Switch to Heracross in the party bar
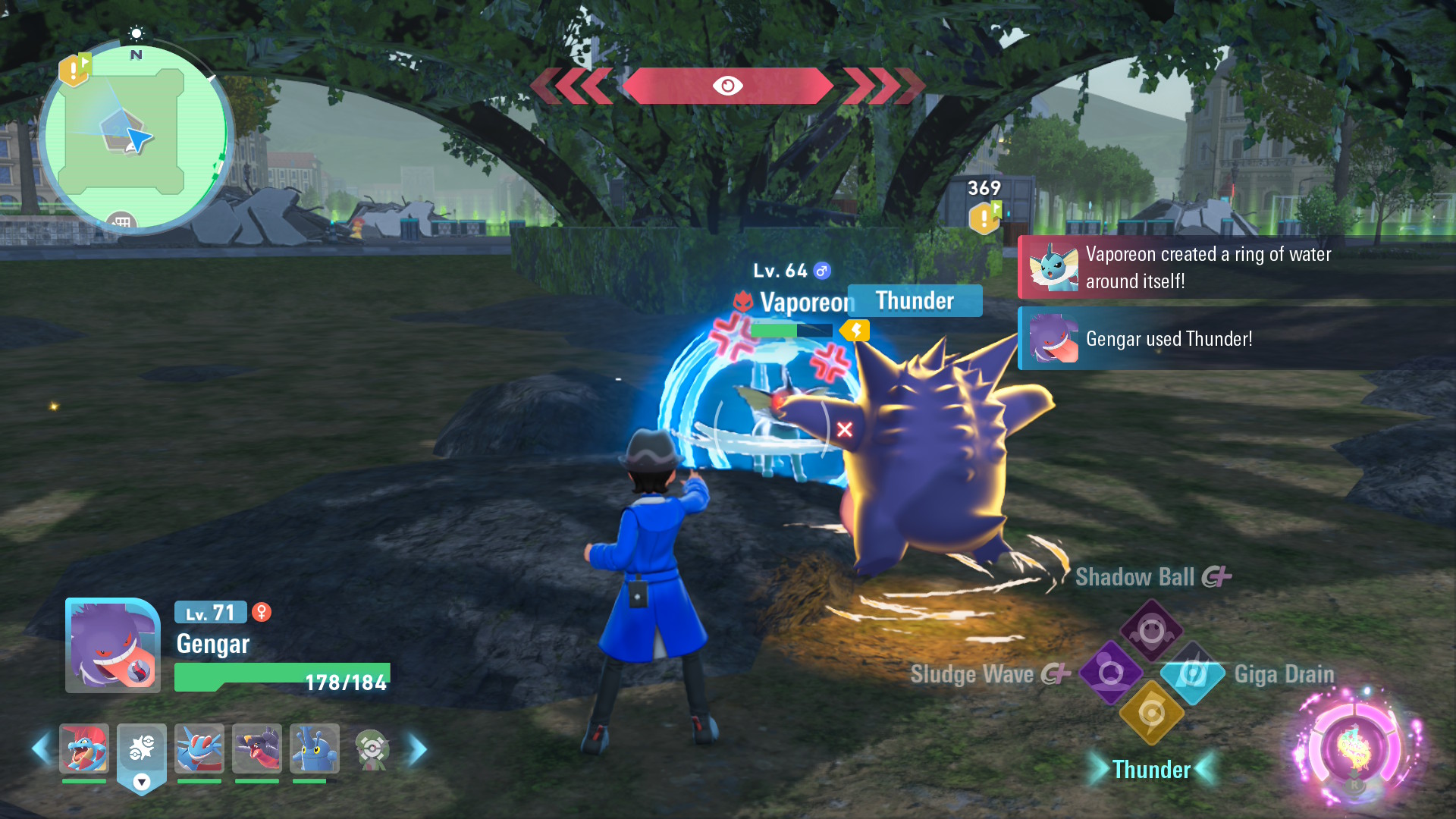 [x=314, y=748]
